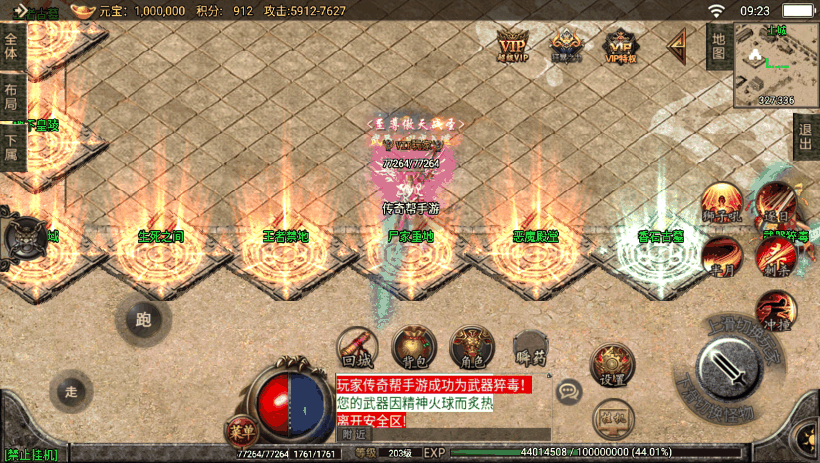Image resolution: width=820 pixels, height=463 pixels.
Task: Open the 超级VIP menu
Action: 510,44
